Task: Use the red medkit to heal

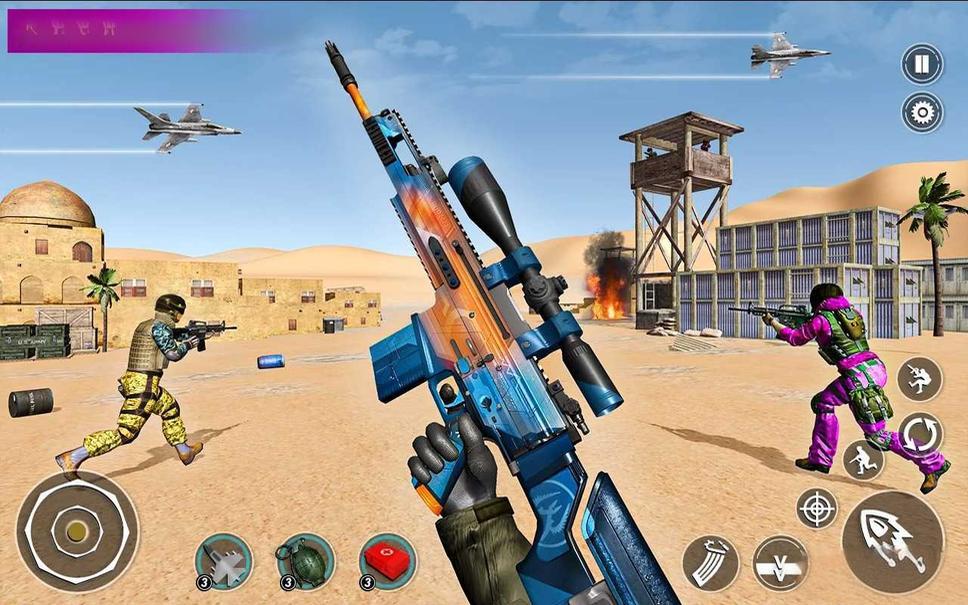Action: (x=388, y=562)
